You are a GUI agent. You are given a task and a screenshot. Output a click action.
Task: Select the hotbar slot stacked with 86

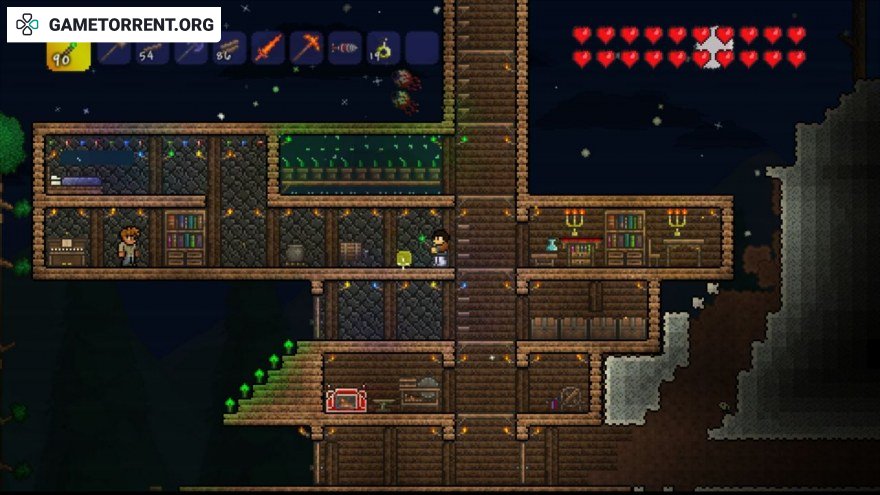(230, 48)
